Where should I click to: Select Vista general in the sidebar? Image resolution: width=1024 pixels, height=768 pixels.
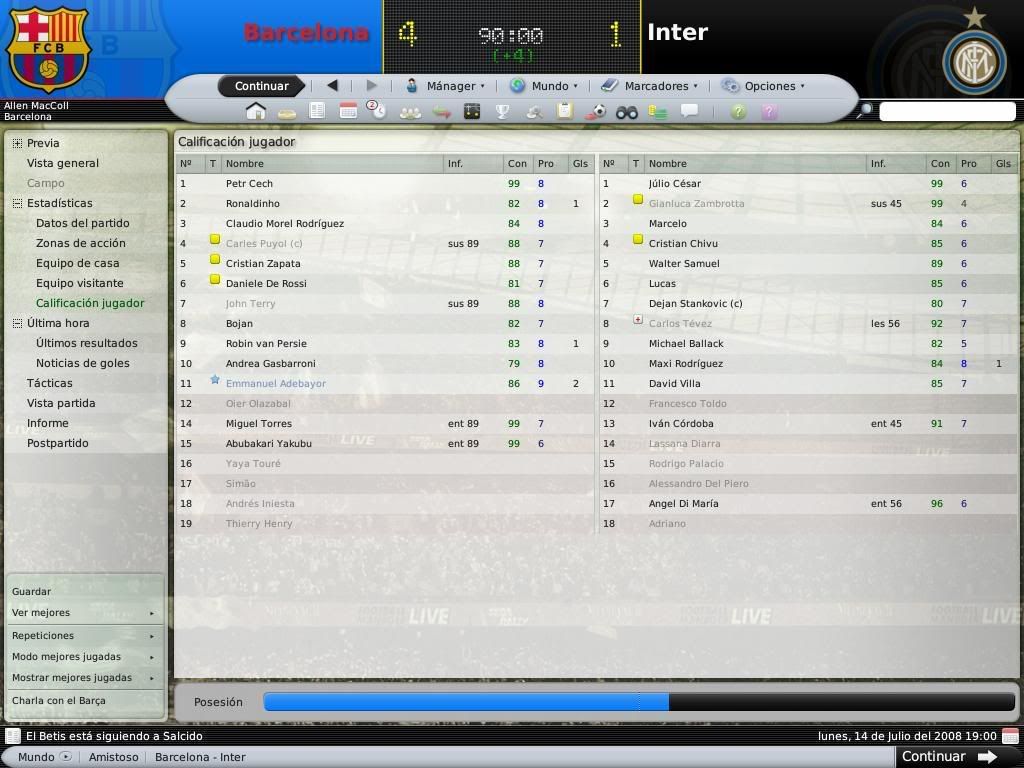63,163
